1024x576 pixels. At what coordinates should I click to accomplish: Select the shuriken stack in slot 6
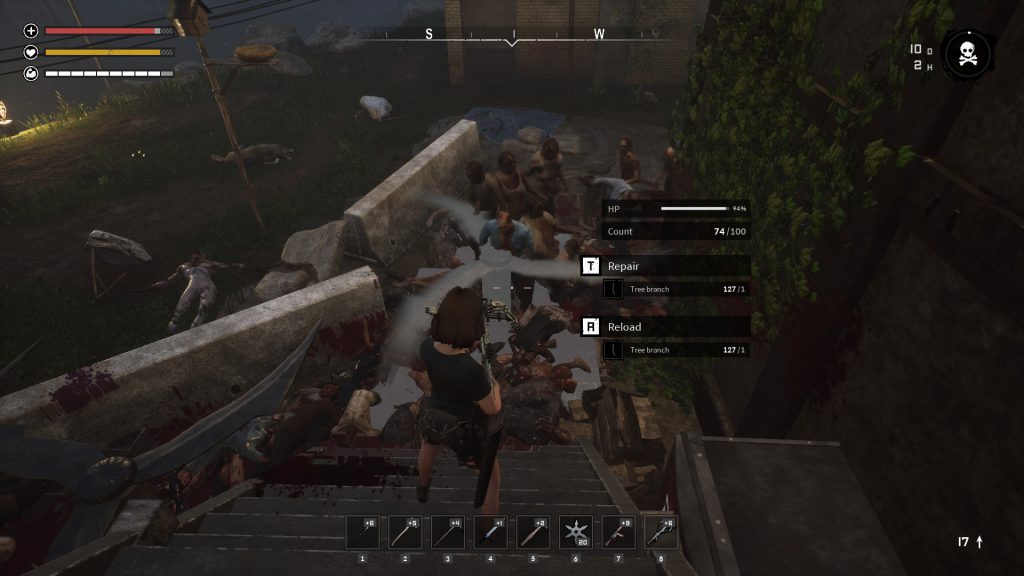pyautogui.click(x=576, y=532)
